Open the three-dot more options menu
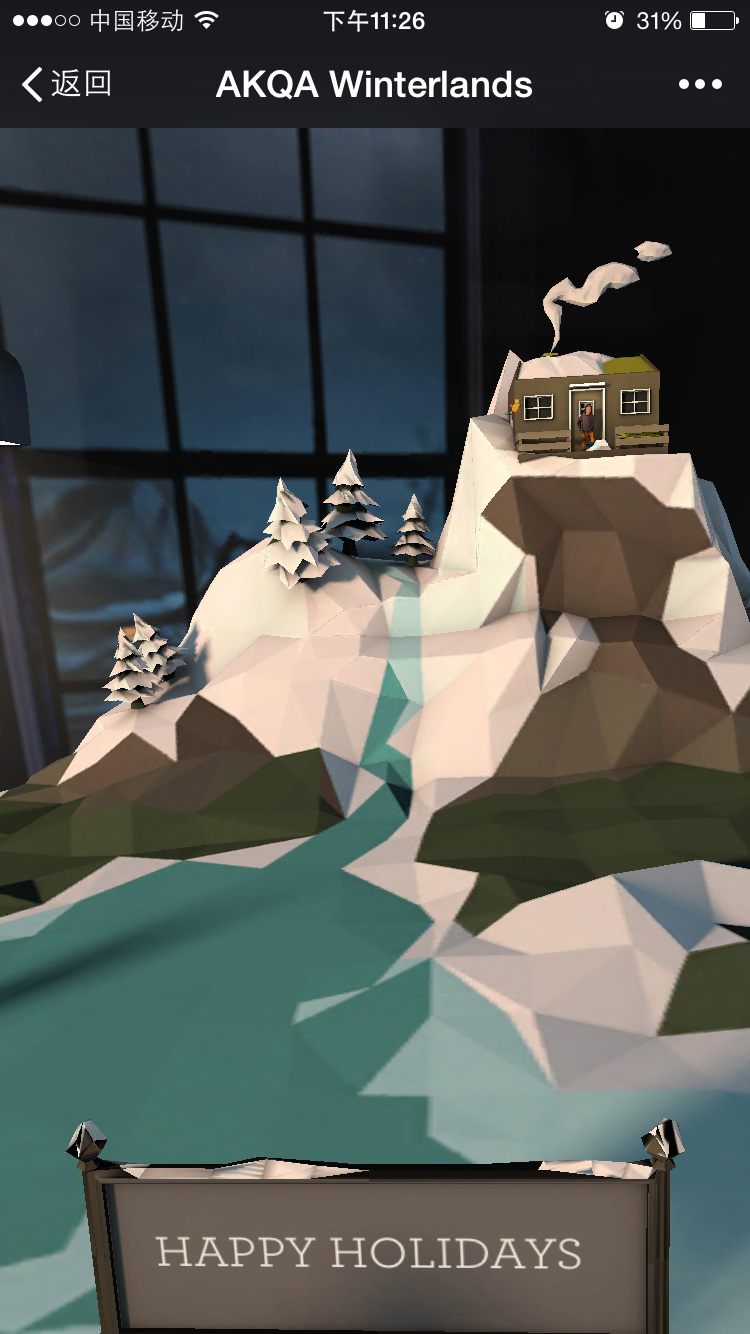Image resolution: width=750 pixels, height=1334 pixels. pos(700,85)
